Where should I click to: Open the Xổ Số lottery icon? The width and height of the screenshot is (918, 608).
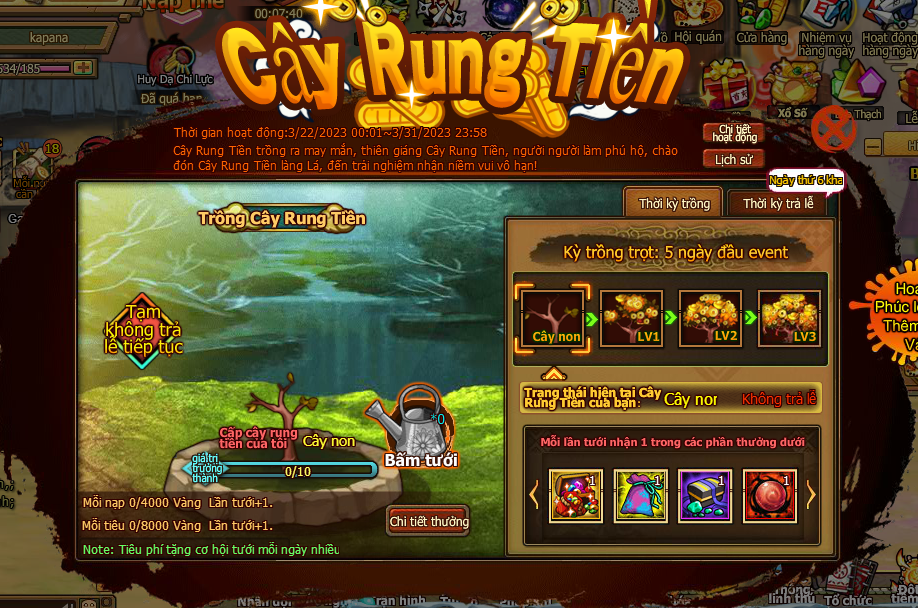click(x=790, y=95)
